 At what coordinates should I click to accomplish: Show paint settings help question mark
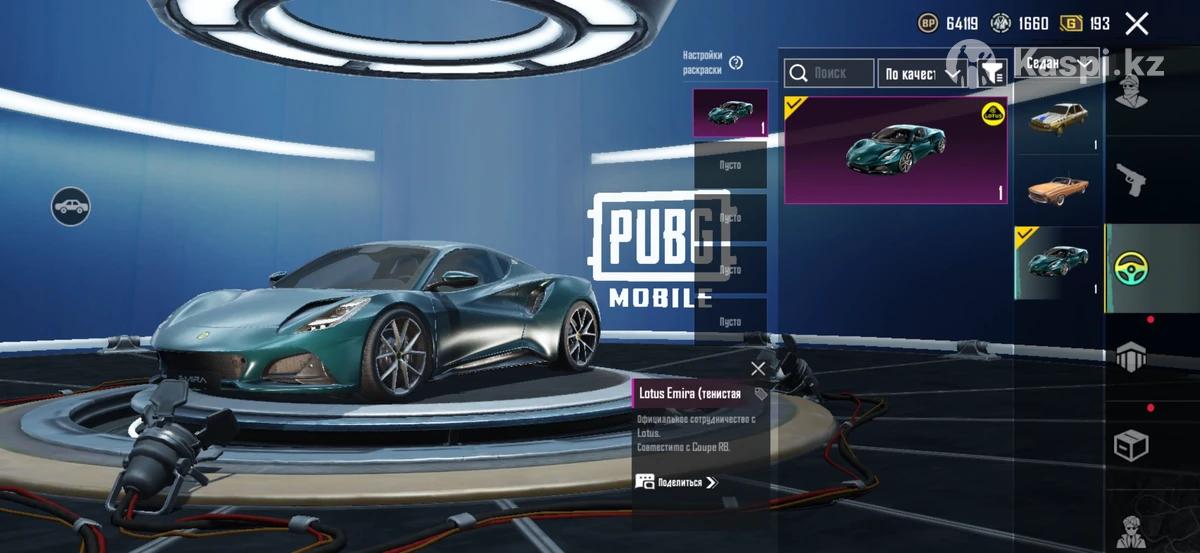736,63
